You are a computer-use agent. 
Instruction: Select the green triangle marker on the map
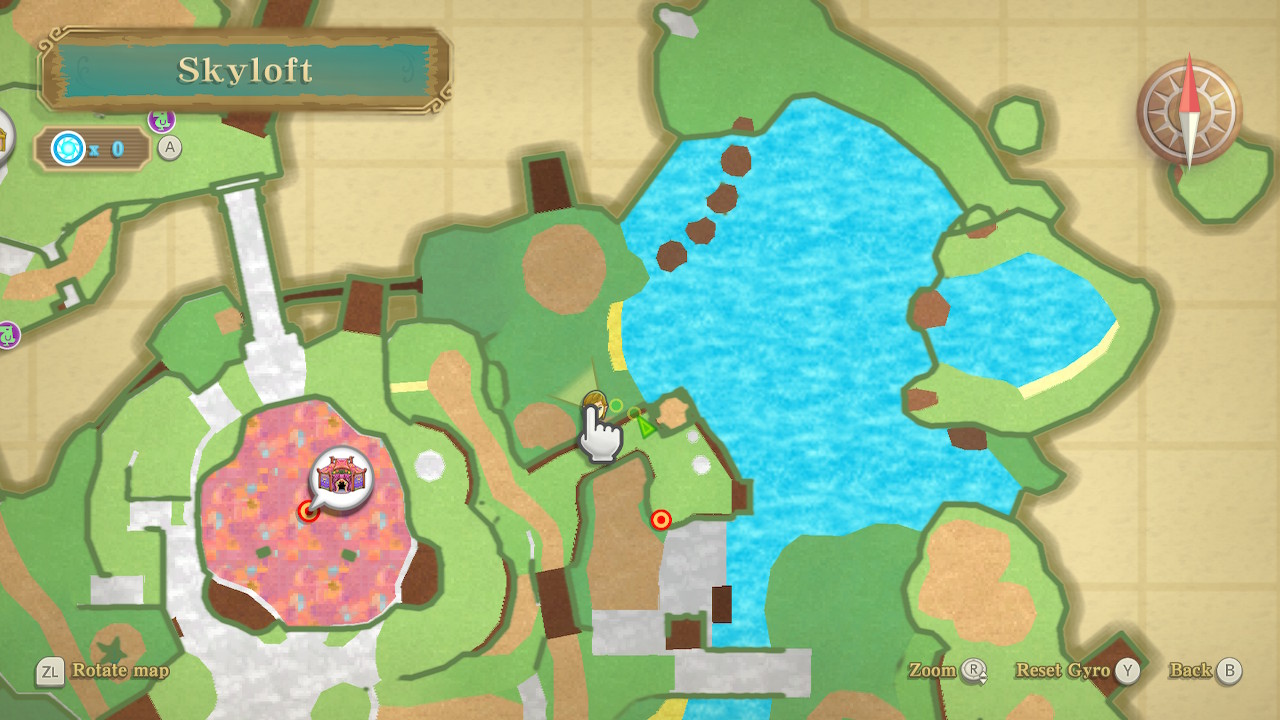point(646,427)
